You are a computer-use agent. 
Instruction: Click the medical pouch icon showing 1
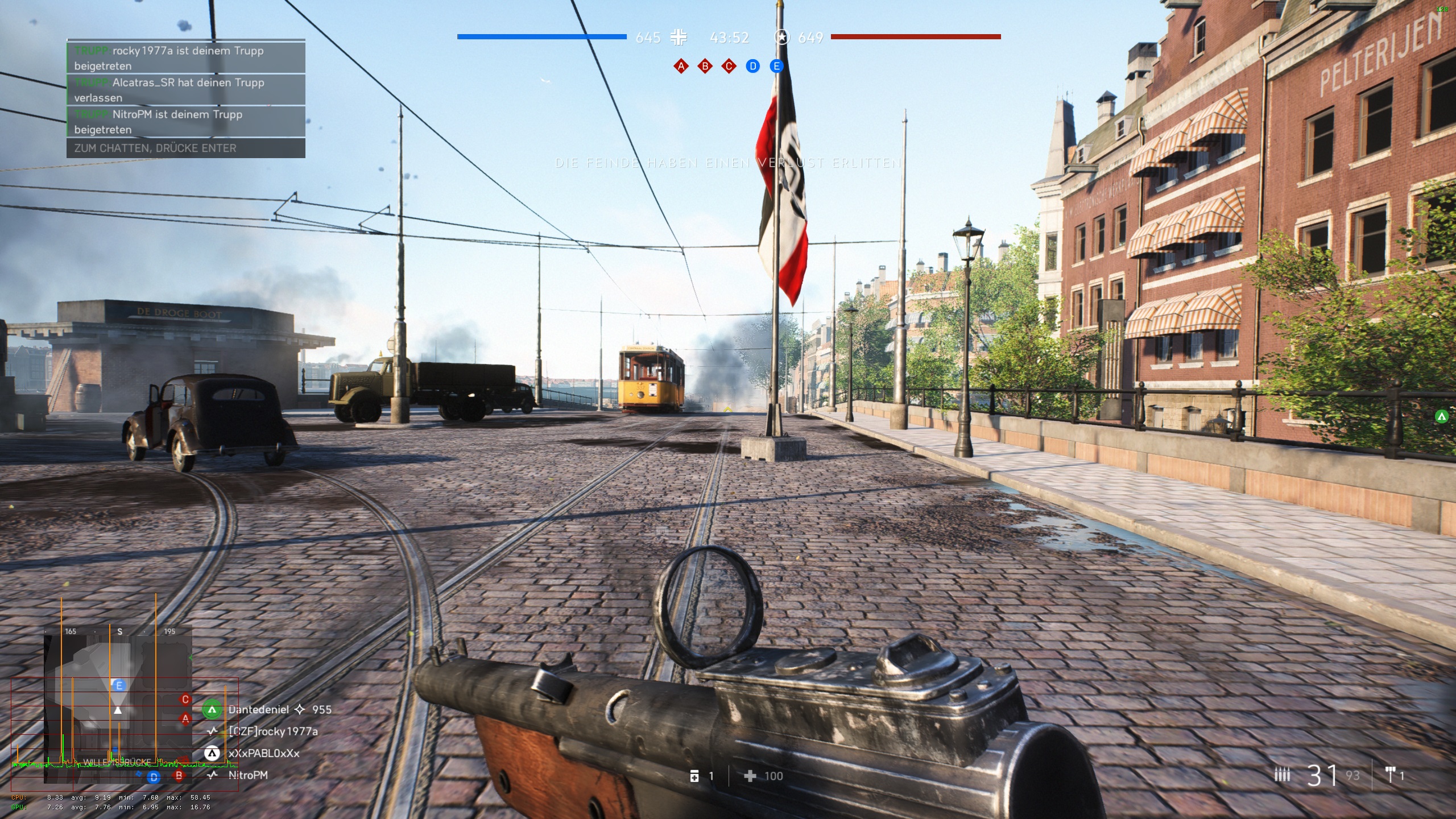point(695,776)
